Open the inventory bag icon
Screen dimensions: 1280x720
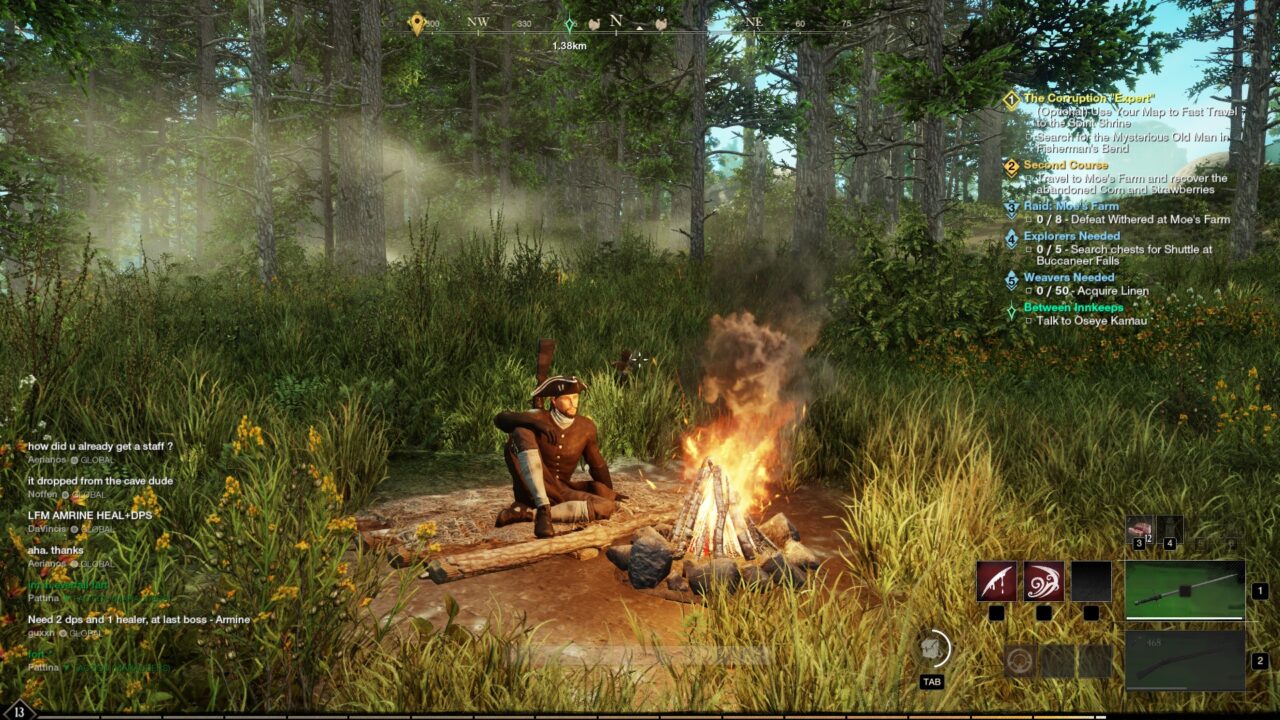(x=932, y=649)
